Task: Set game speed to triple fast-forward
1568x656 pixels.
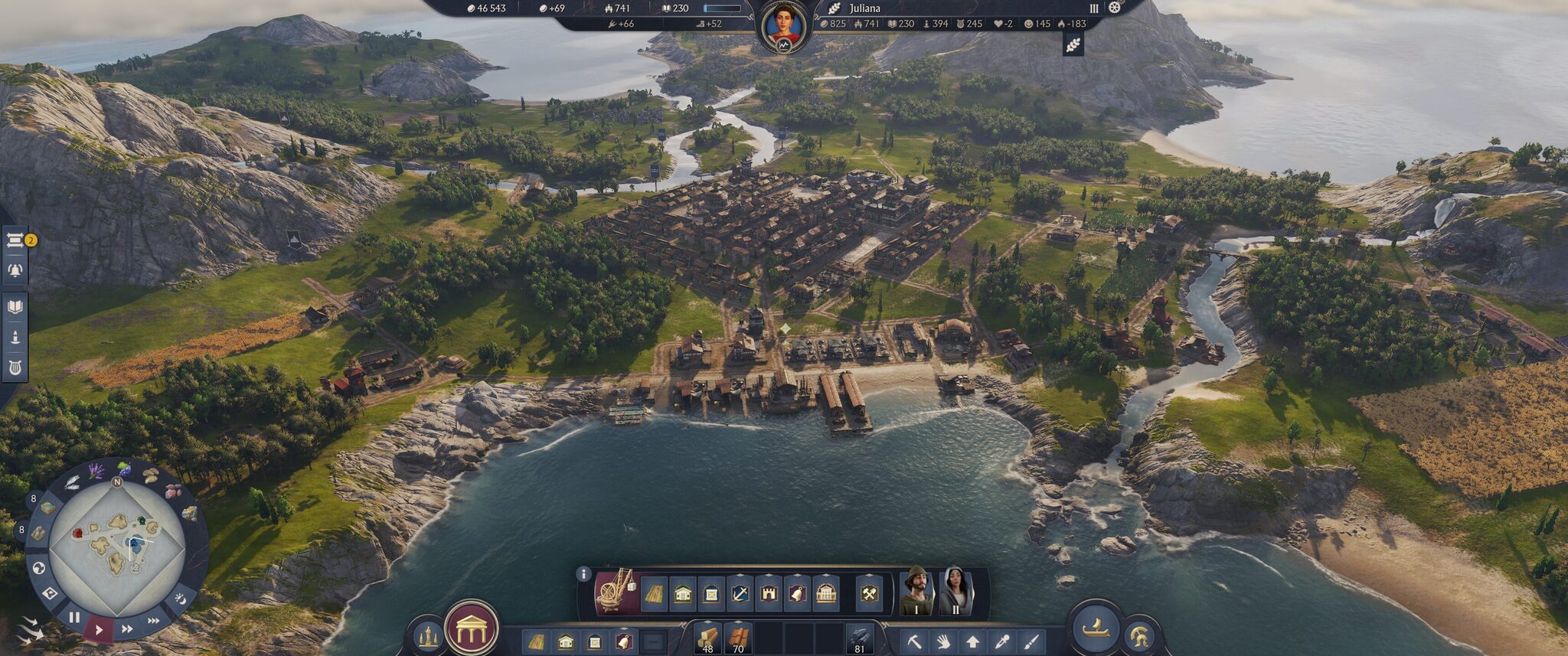Action: tap(154, 621)
